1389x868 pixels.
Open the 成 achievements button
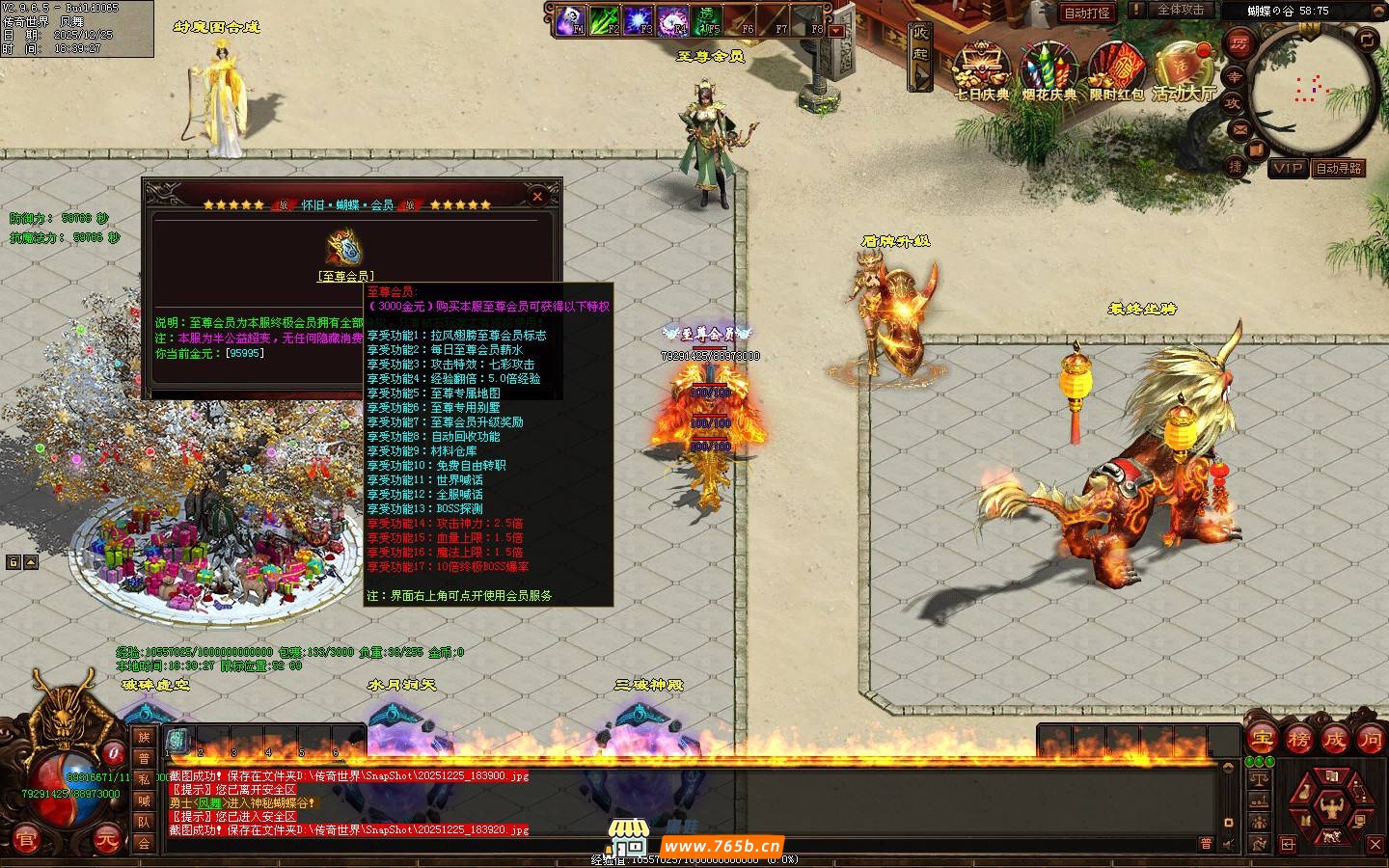[x=1334, y=740]
